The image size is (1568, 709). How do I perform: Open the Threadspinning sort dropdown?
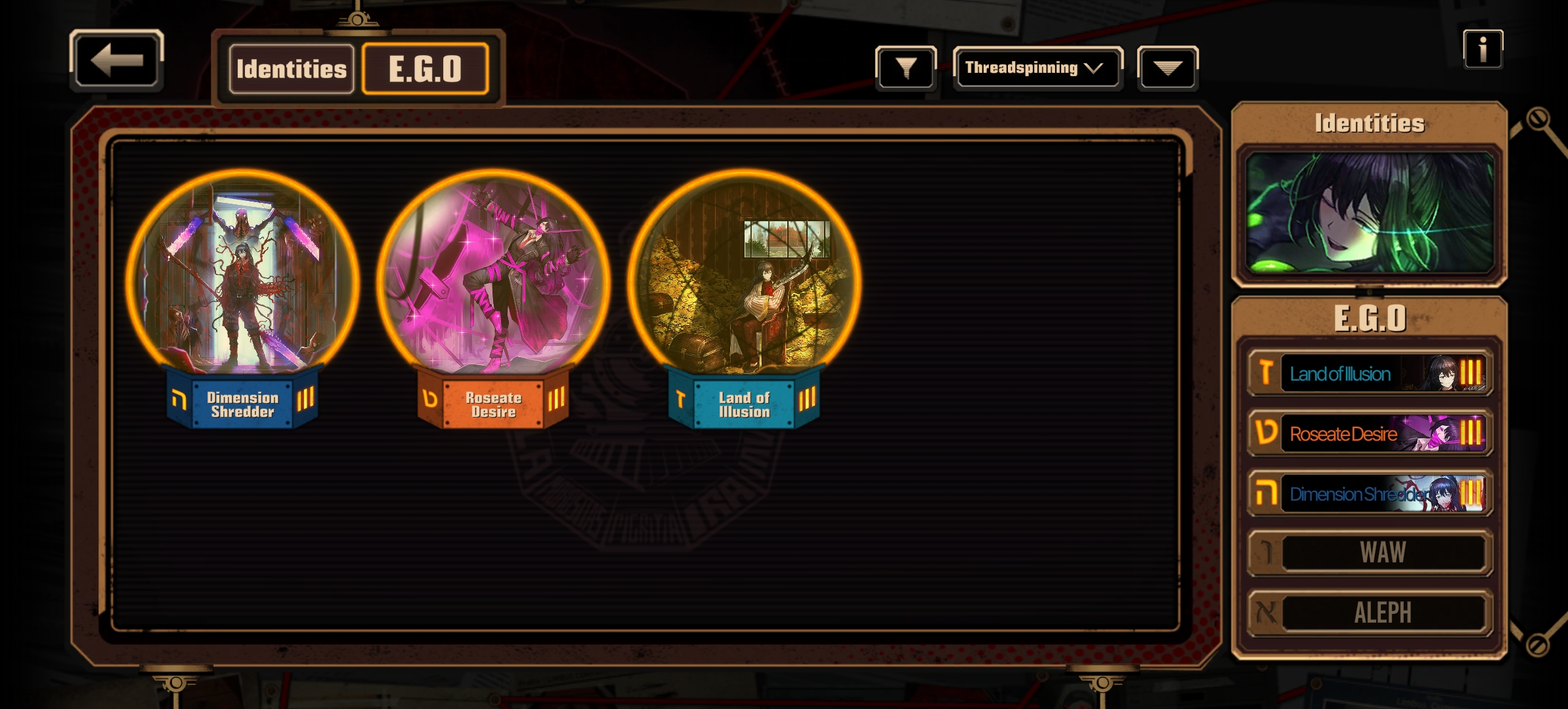[1037, 68]
